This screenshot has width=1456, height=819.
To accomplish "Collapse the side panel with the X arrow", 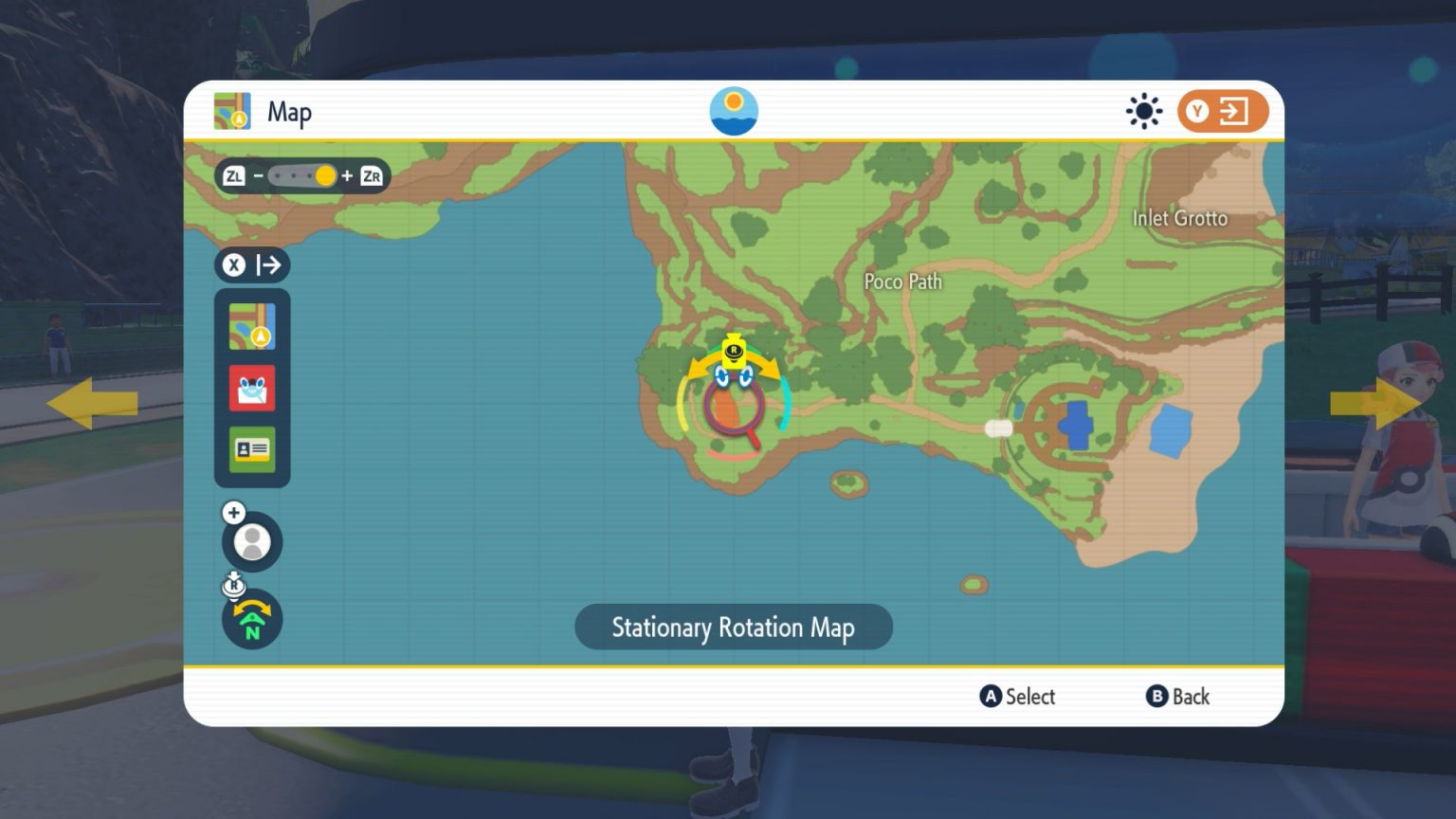I will (x=252, y=265).
